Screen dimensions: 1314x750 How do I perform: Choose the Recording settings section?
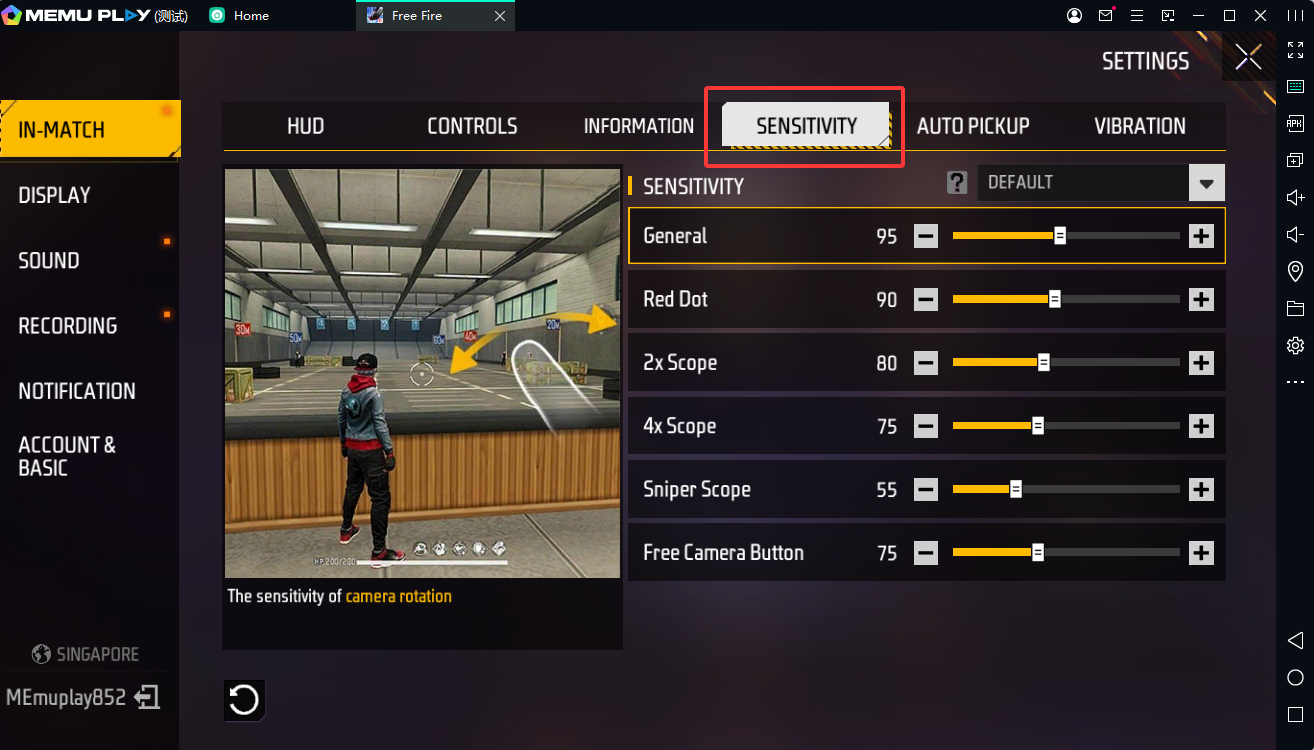click(67, 326)
